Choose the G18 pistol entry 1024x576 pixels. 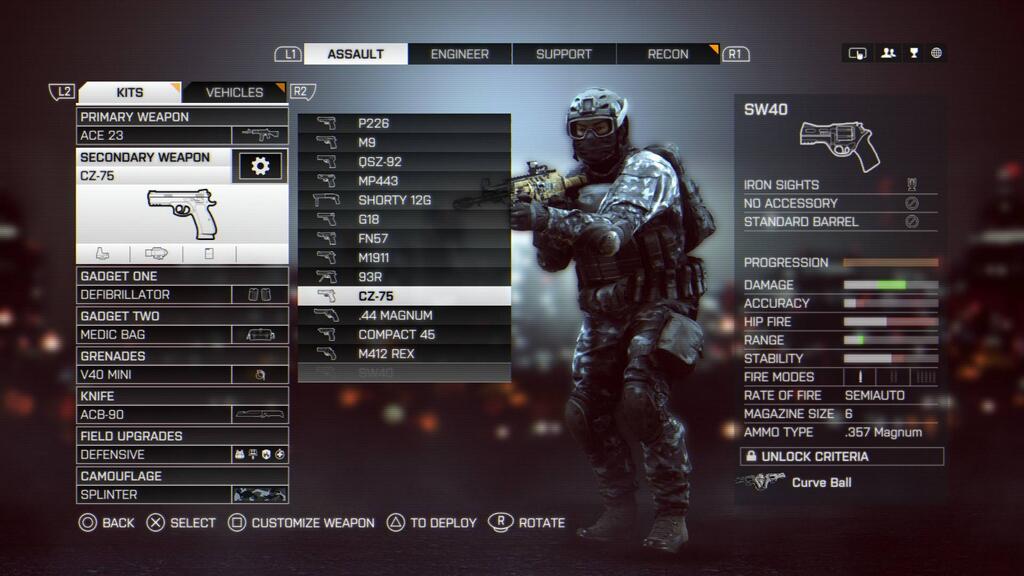coord(404,220)
